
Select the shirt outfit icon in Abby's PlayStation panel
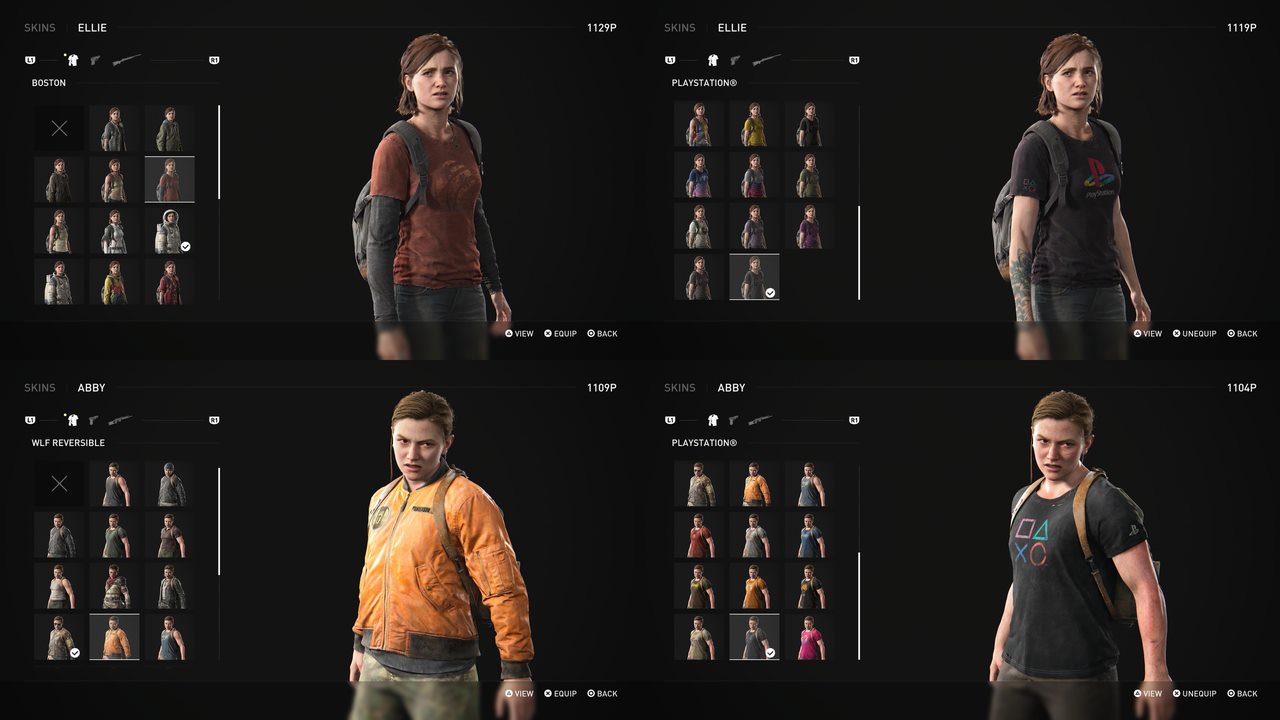(712, 419)
